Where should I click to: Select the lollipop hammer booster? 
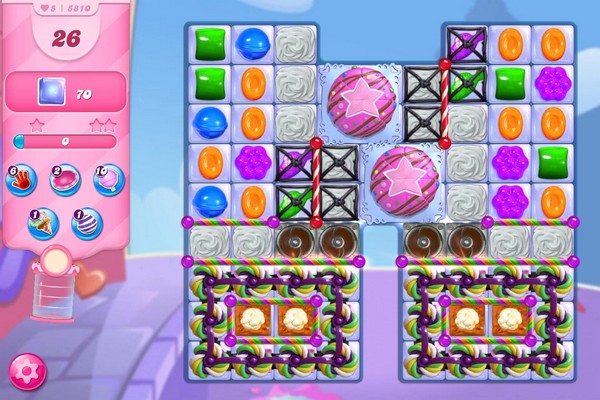pos(107,179)
